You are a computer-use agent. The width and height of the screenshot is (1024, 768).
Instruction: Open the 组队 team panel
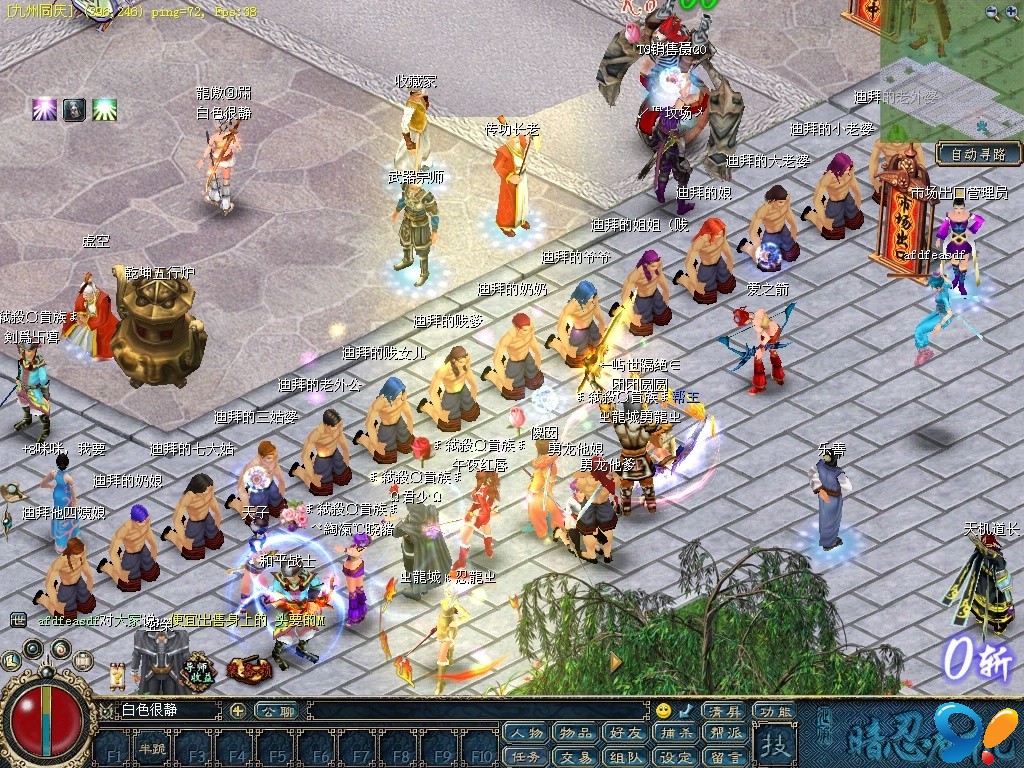coord(626,757)
